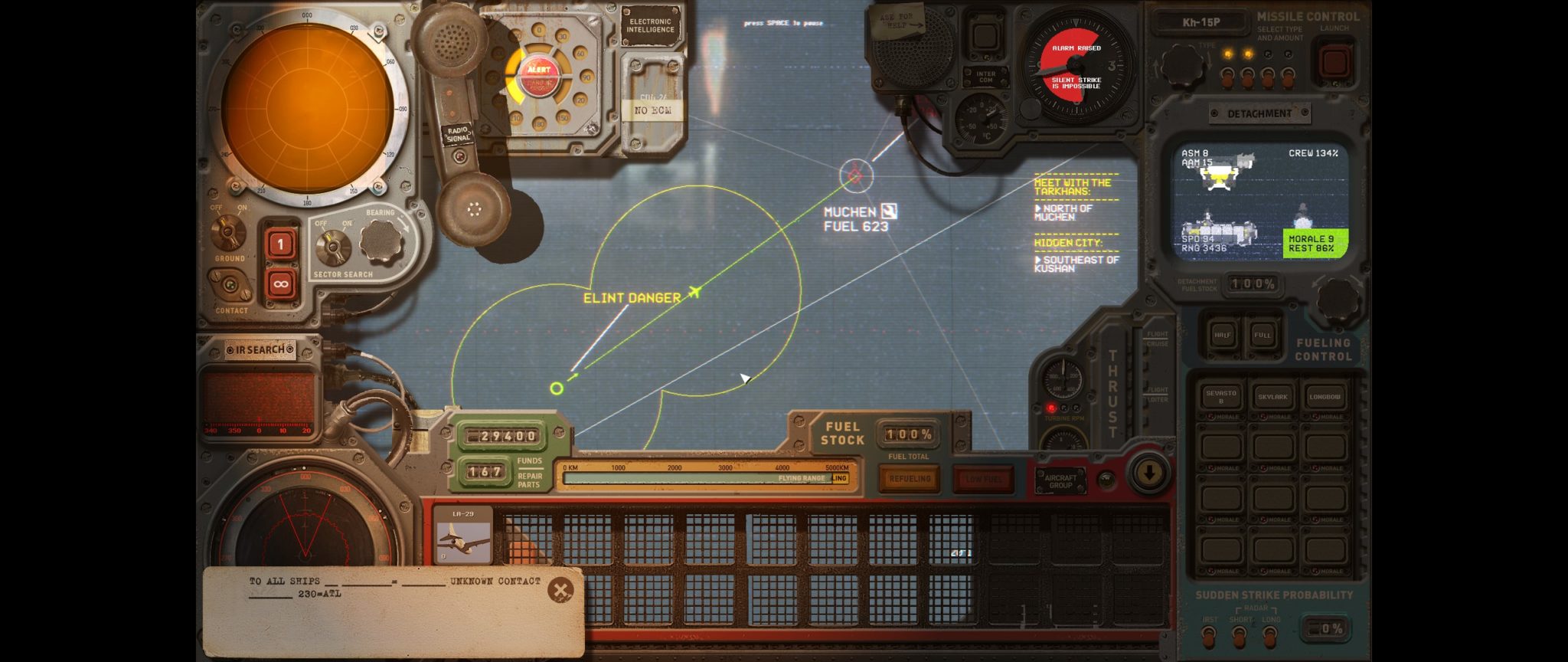The width and height of the screenshot is (1568, 662).
Task: Open the ELECTRONIC INTELLIGENCE panel
Action: point(650,25)
